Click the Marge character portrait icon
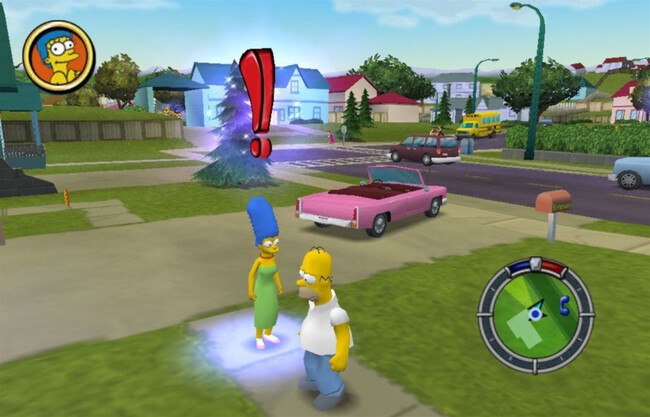This screenshot has width=650, height=417. pyautogui.click(x=58, y=56)
